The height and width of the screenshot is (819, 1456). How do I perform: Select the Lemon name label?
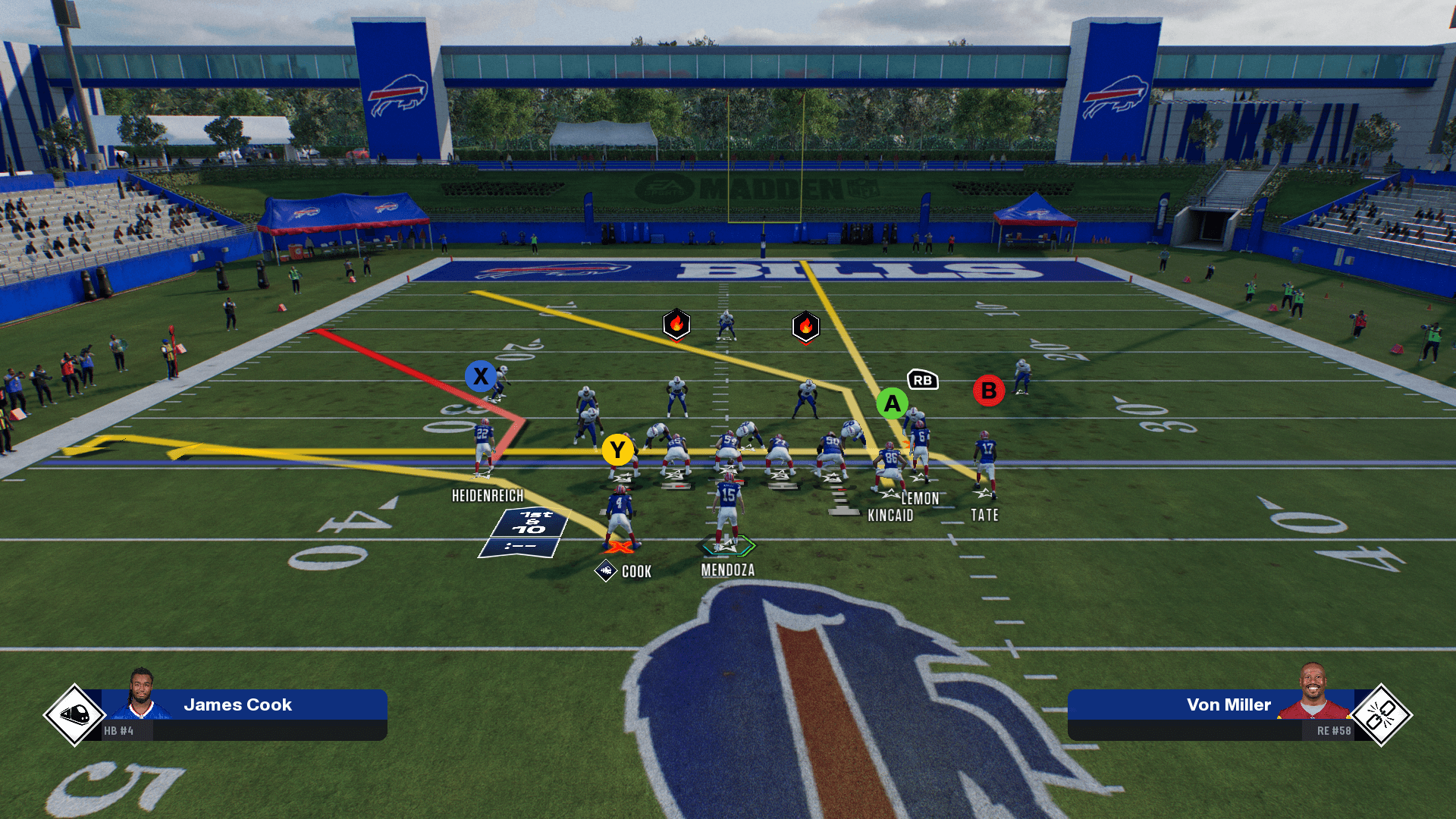point(920,498)
